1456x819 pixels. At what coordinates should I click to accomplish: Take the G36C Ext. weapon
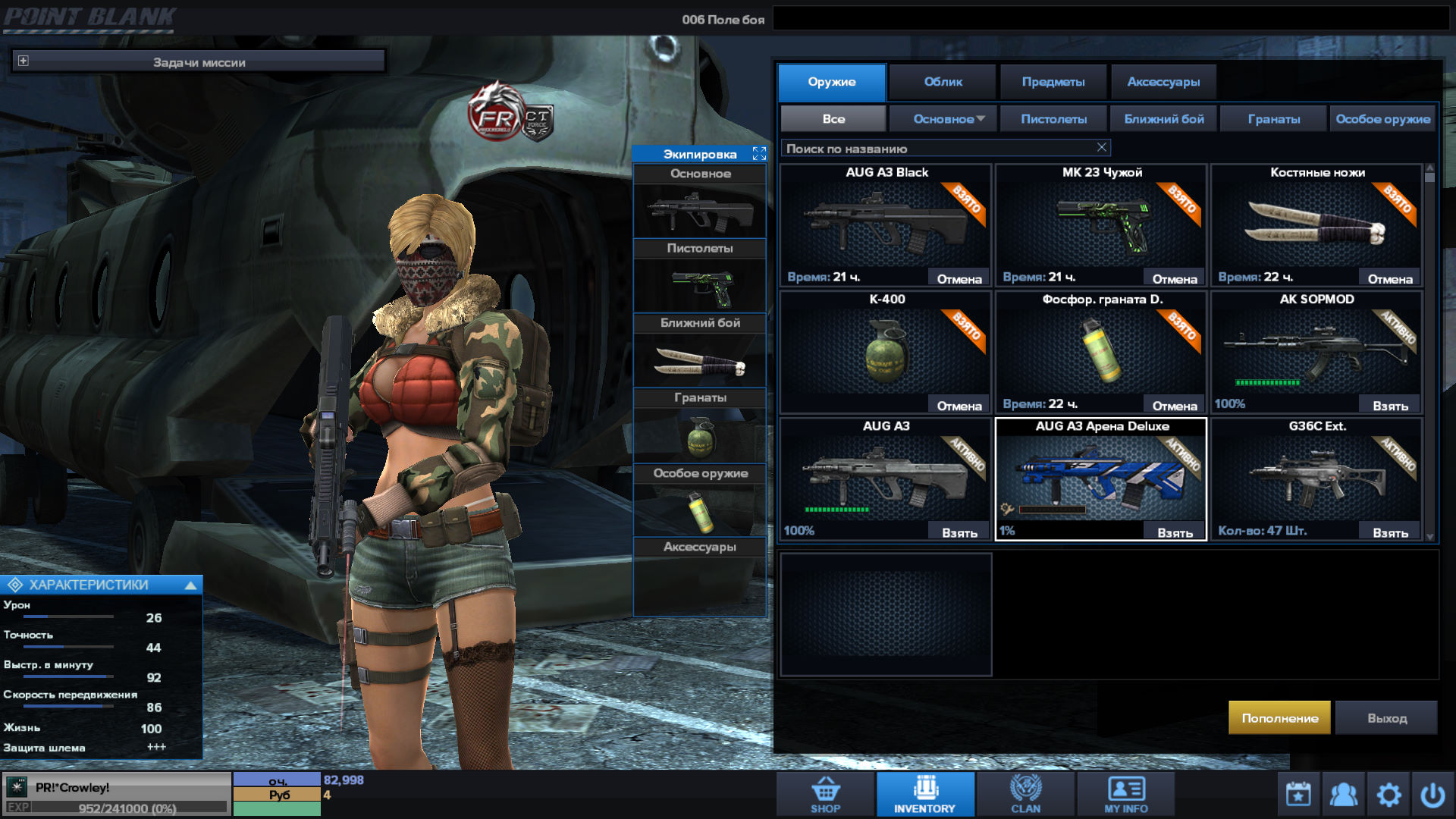point(1390,532)
